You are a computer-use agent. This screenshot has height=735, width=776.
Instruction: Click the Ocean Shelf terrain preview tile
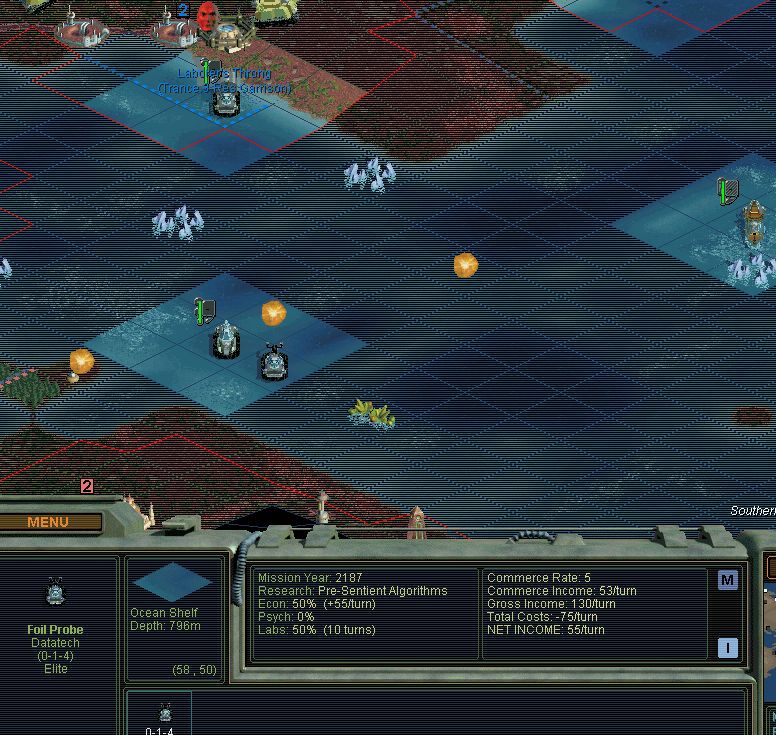pyautogui.click(x=172, y=582)
